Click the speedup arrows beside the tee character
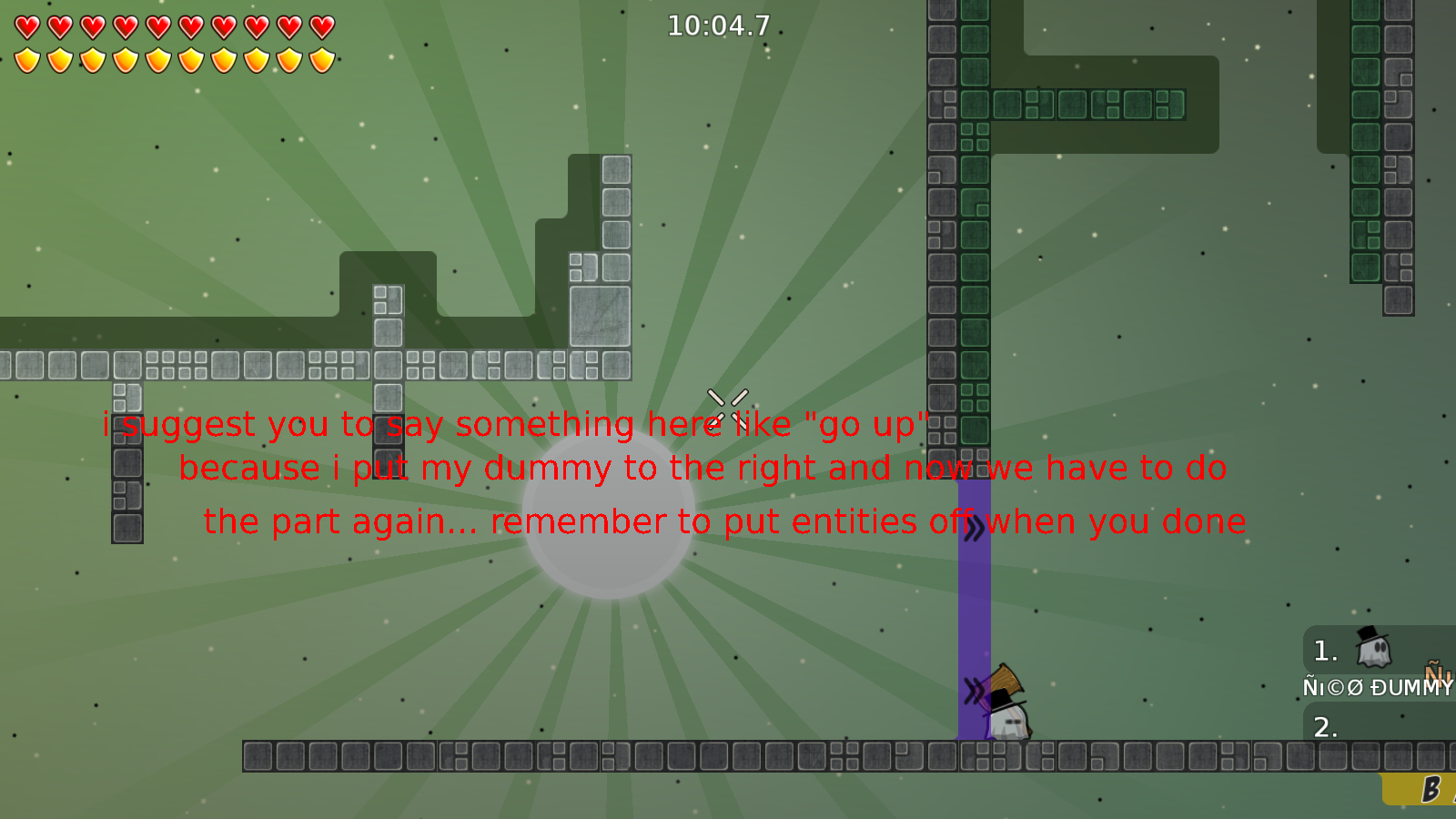The image size is (1456, 819). [976, 692]
